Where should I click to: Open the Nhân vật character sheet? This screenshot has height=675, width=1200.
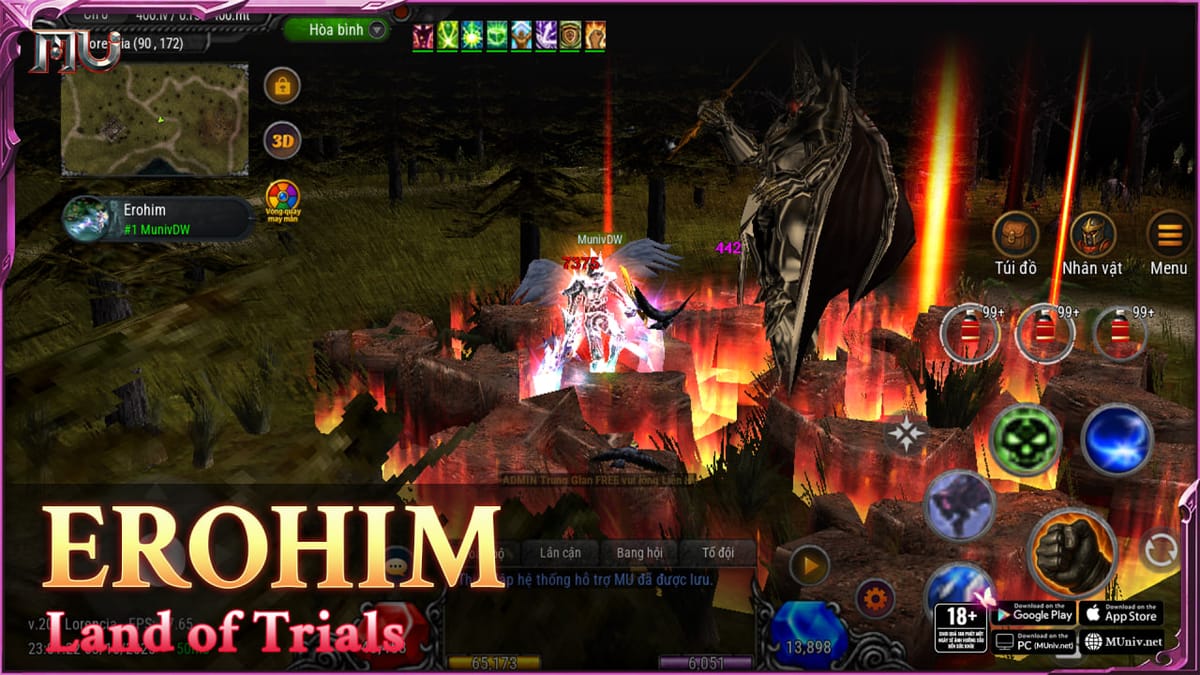tap(1092, 237)
